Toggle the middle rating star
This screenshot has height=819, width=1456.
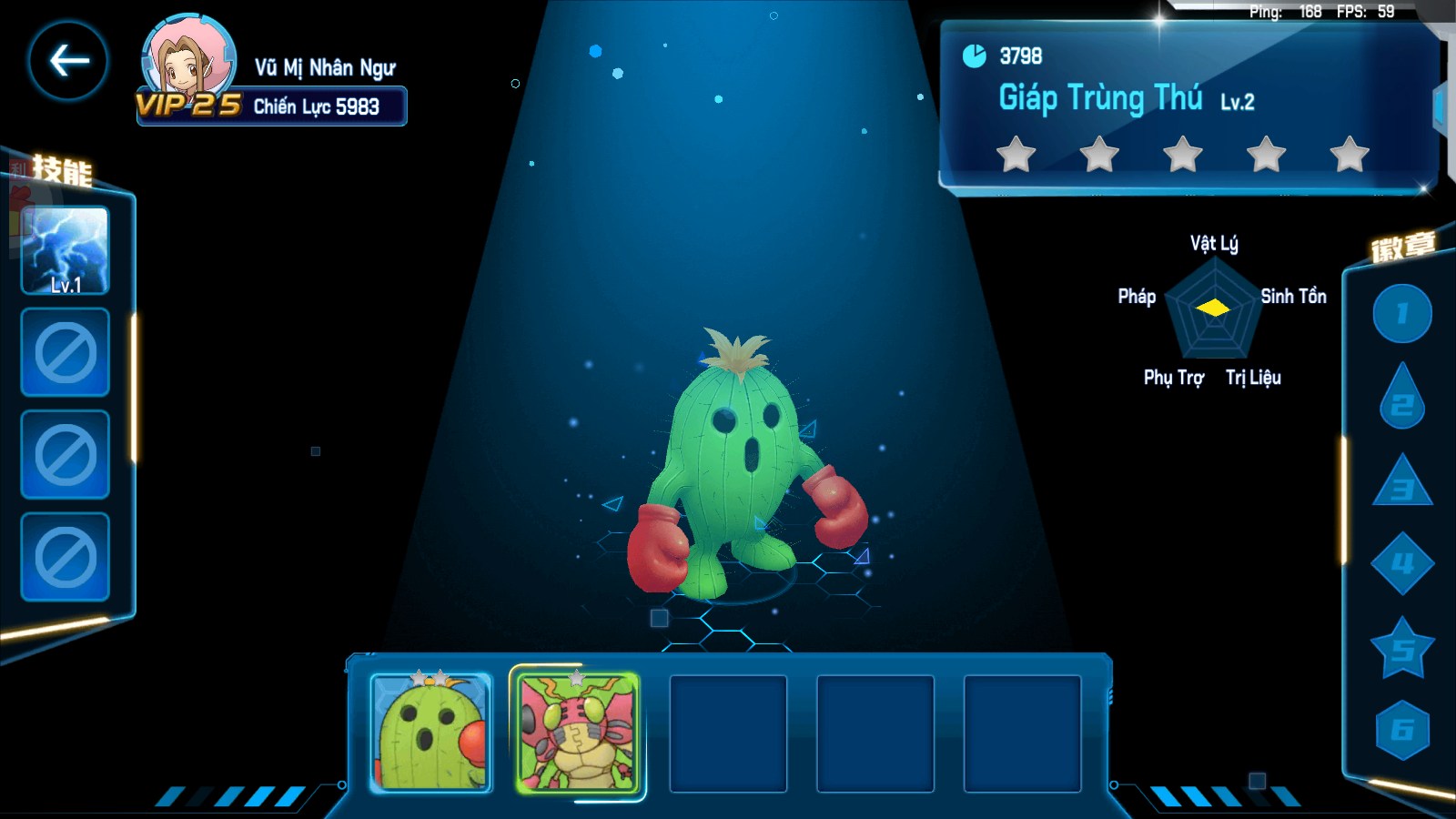pyautogui.click(x=1182, y=155)
